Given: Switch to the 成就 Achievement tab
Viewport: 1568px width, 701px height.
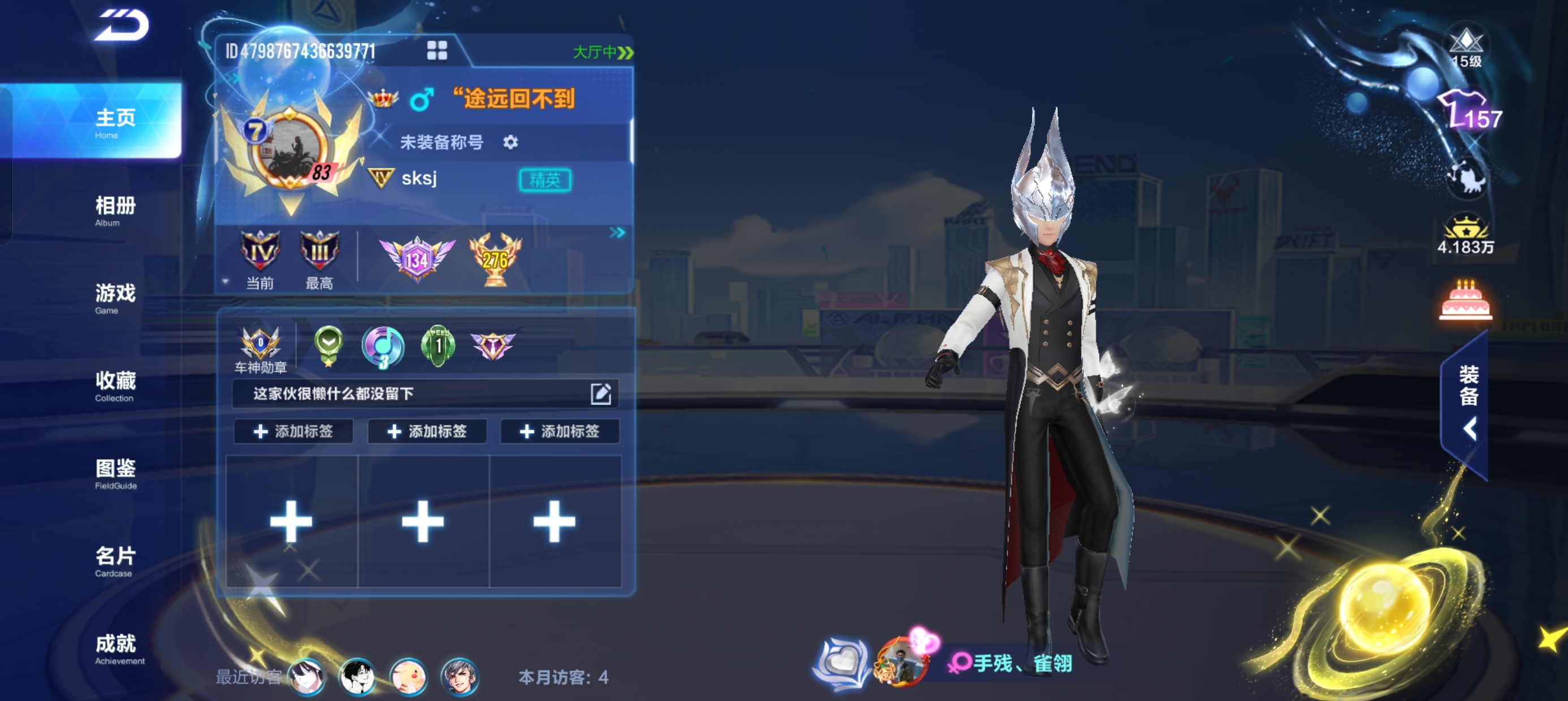Looking at the screenshot, I should tap(115, 648).
